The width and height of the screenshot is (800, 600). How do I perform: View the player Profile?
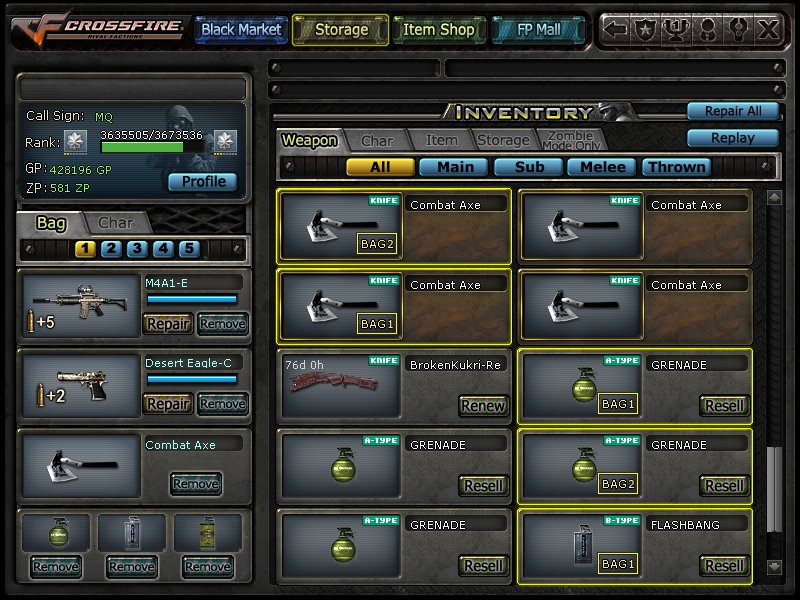pyautogui.click(x=203, y=181)
